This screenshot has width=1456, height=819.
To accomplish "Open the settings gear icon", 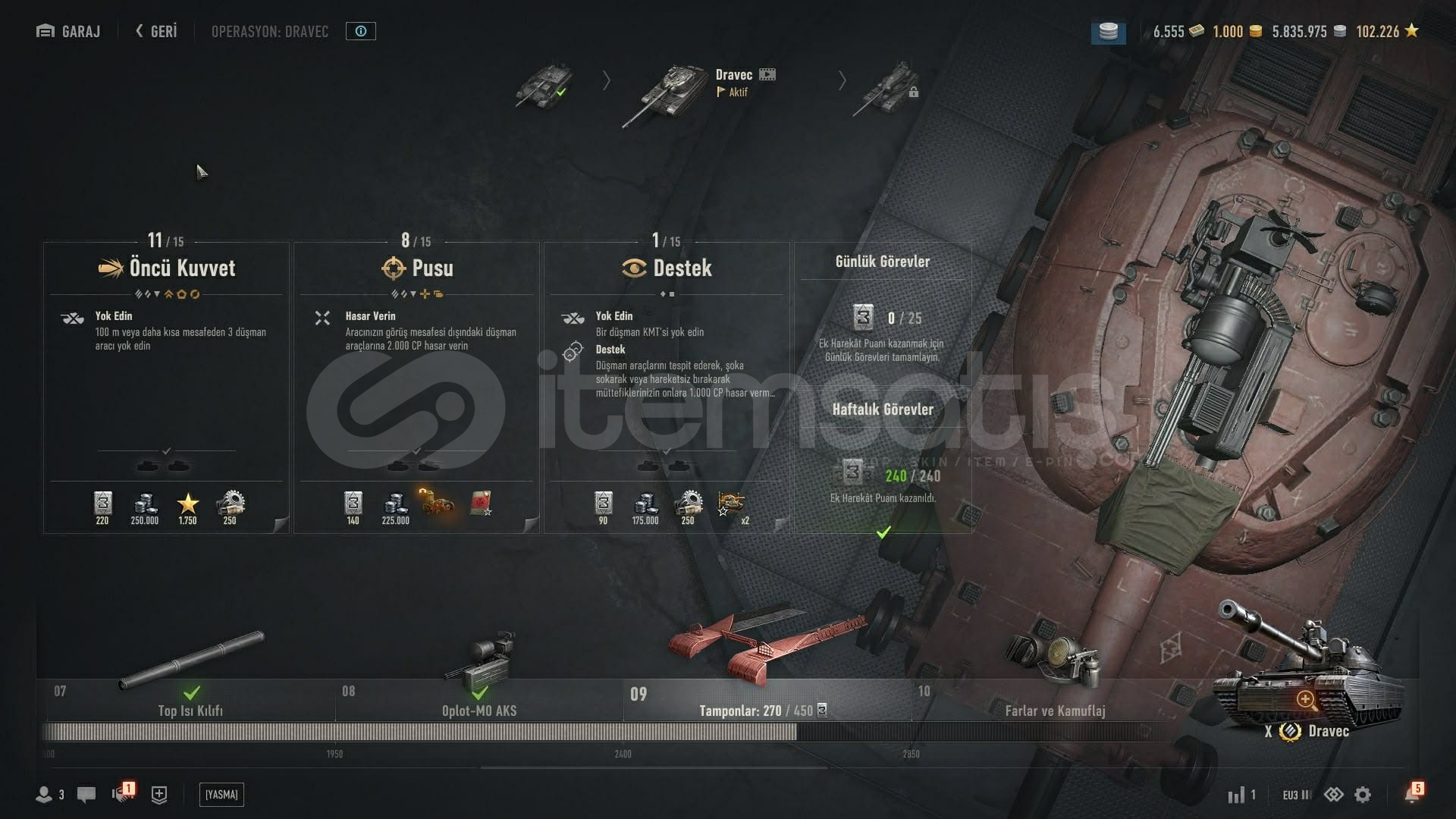I will click(x=1363, y=795).
